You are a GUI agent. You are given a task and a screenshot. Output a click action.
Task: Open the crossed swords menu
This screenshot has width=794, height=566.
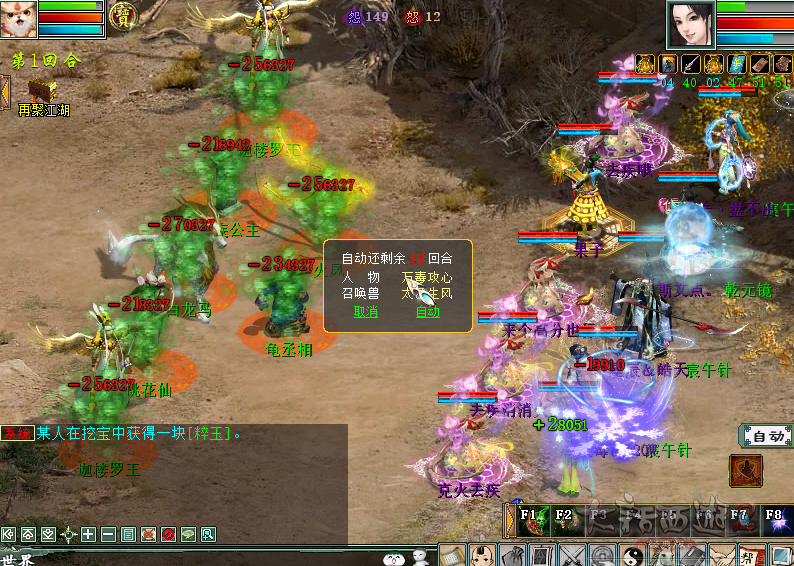pyautogui.click(x=572, y=556)
